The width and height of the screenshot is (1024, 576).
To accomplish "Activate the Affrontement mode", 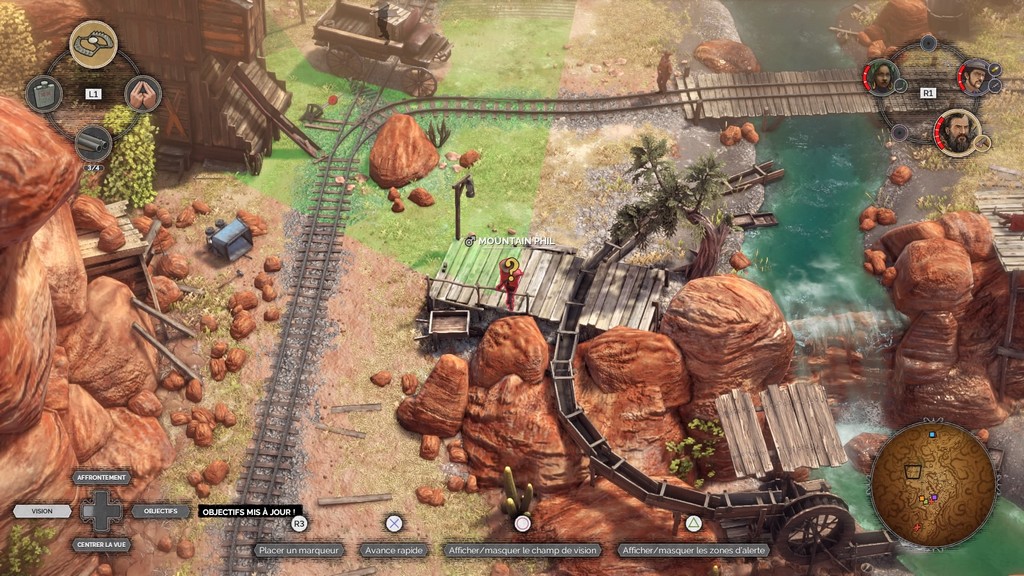I will pyautogui.click(x=102, y=478).
